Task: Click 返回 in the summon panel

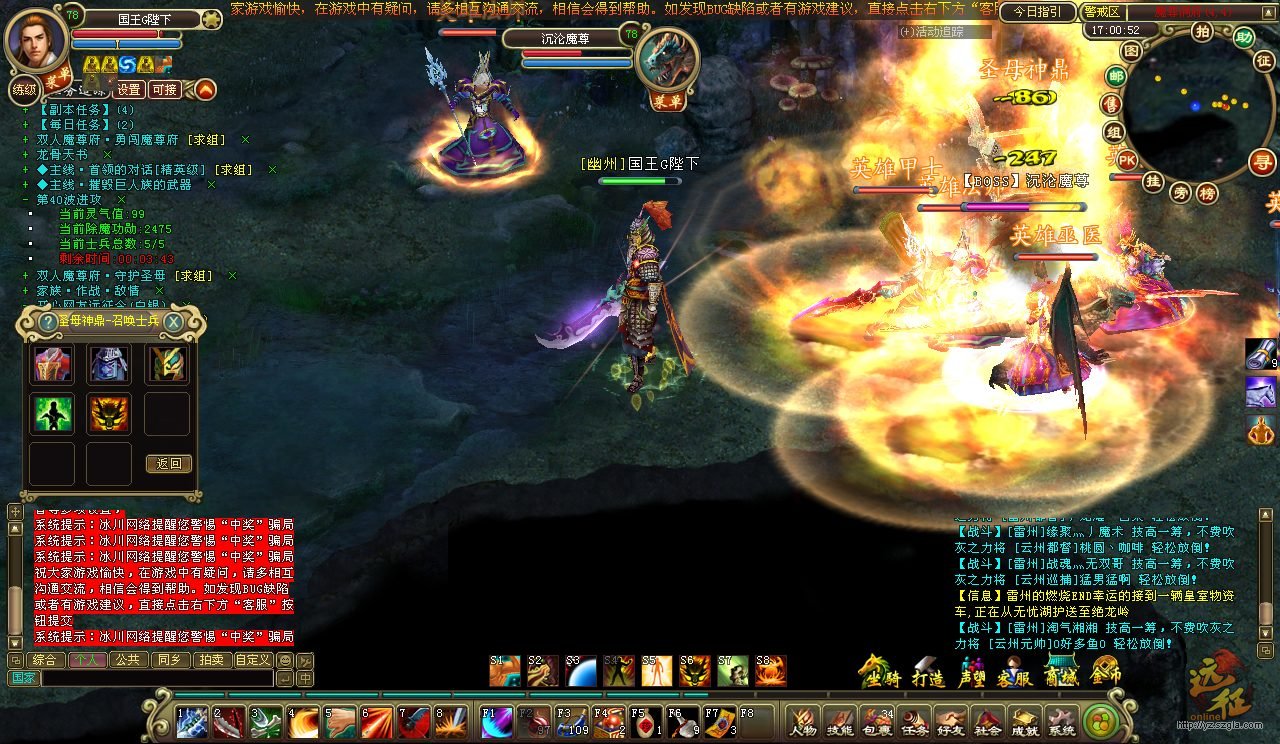Action: pyautogui.click(x=168, y=464)
